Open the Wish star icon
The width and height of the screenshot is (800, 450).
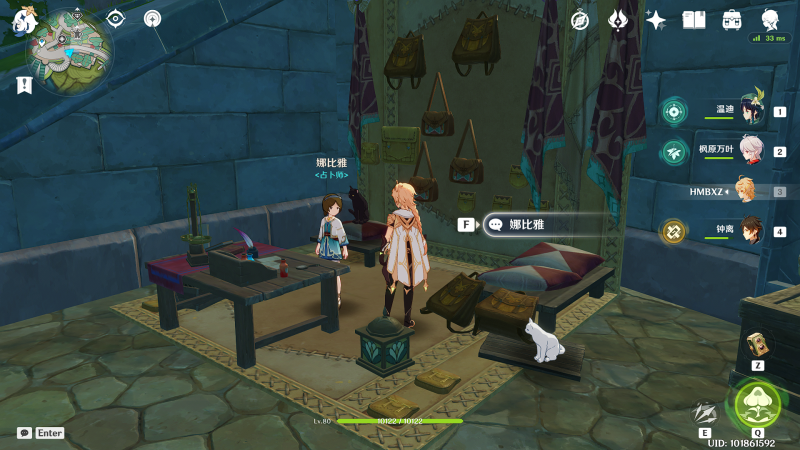coord(656,20)
